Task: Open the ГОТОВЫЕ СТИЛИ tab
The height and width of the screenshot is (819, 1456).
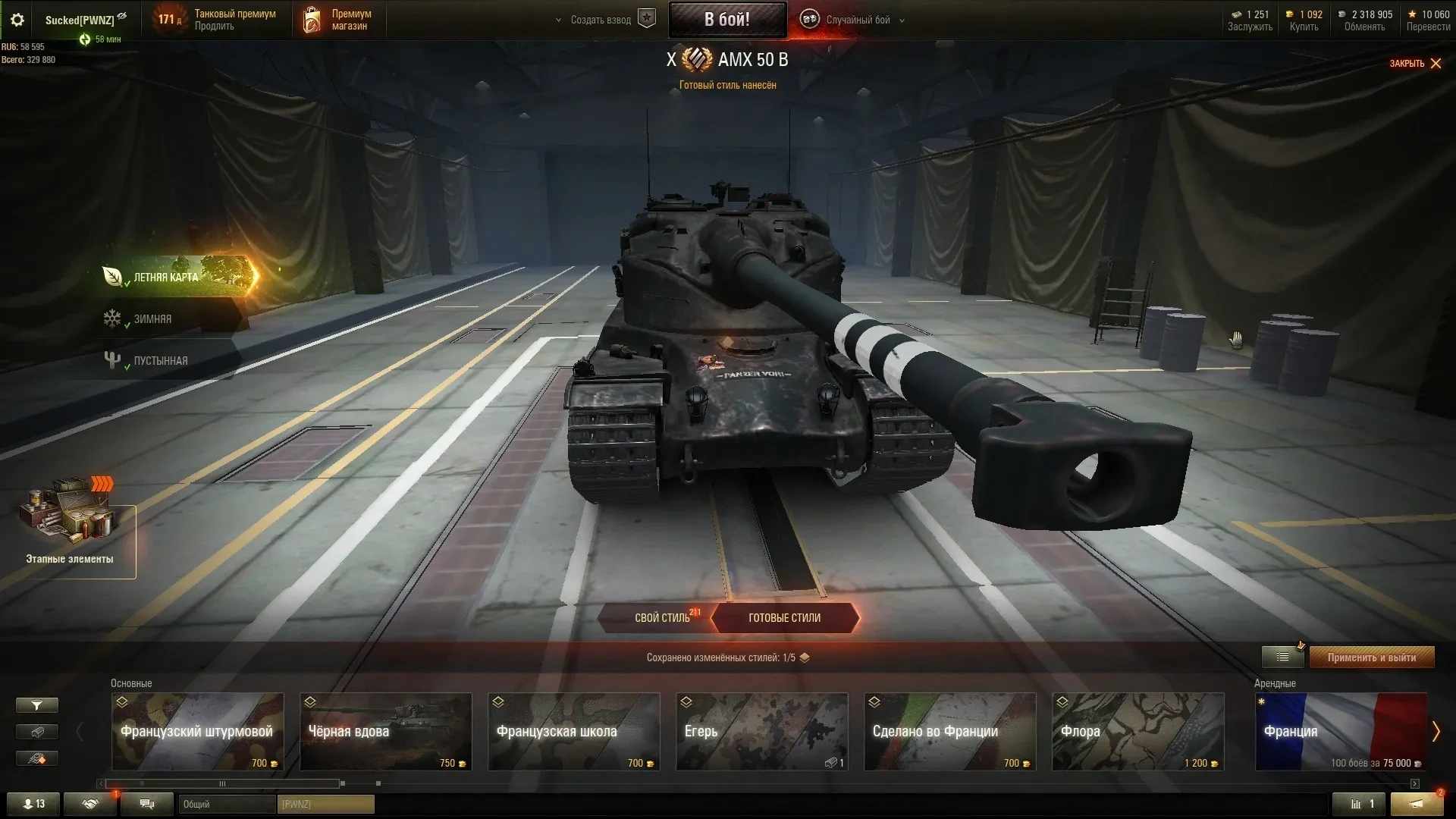Action: (784, 618)
